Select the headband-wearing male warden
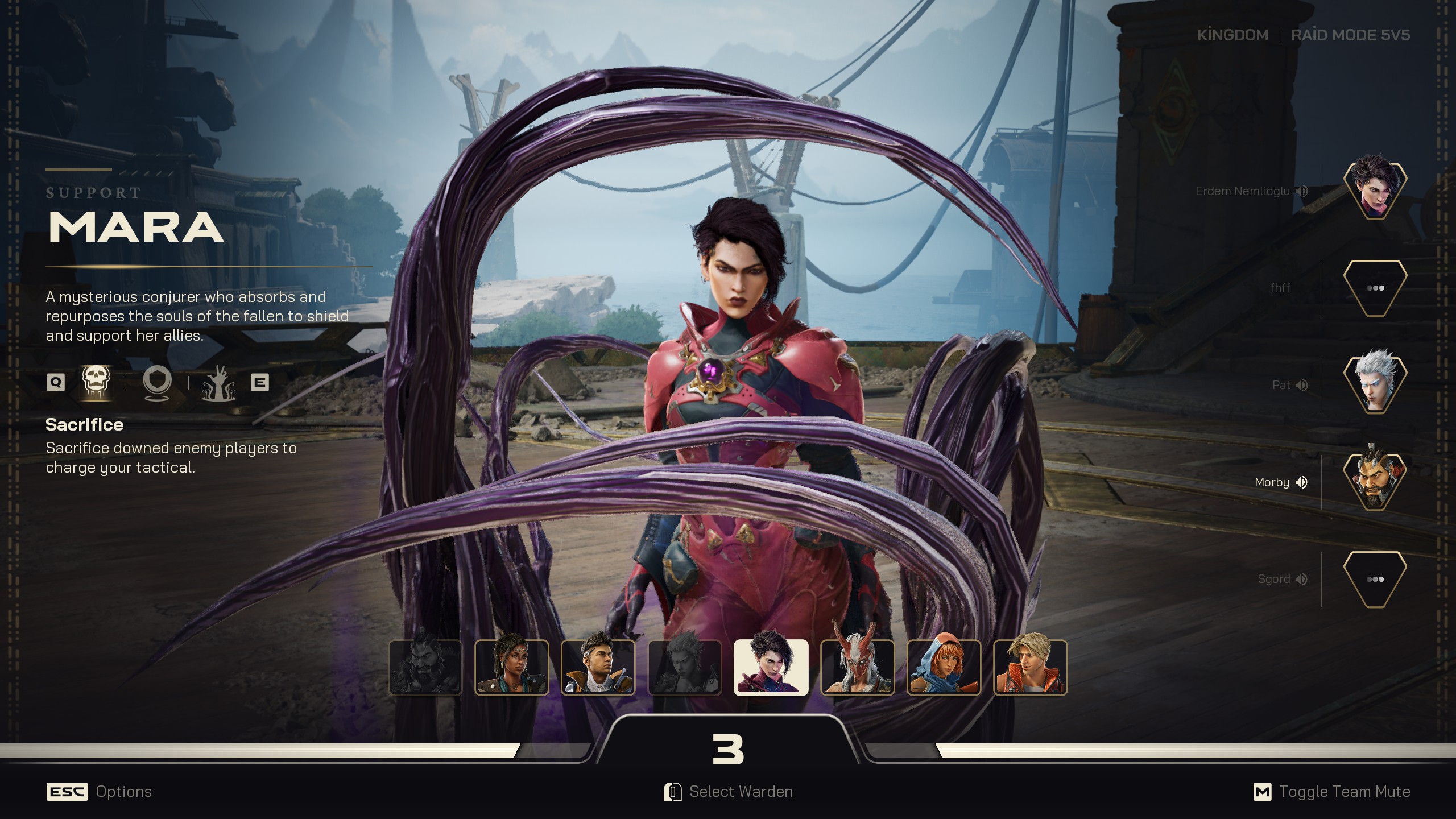Image resolution: width=1456 pixels, height=819 pixels. coord(598,667)
